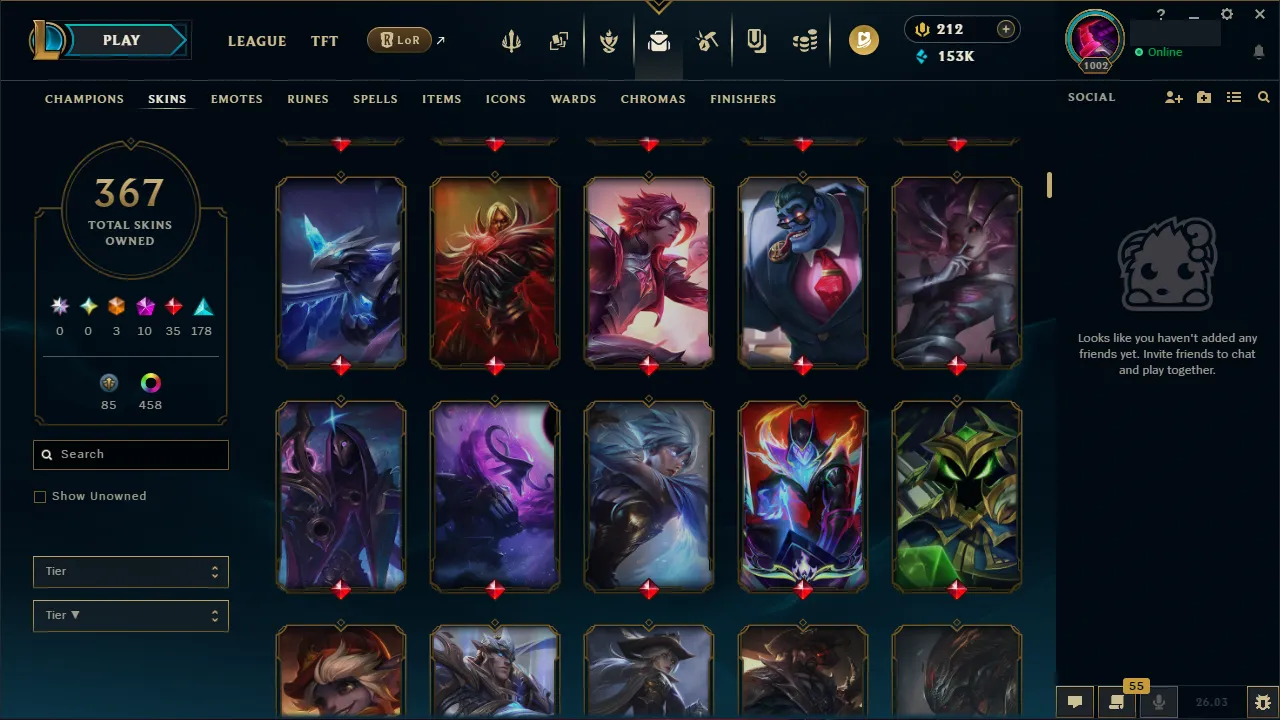Open the Tier sort order dropdown

pyautogui.click(x=130, y=615)
